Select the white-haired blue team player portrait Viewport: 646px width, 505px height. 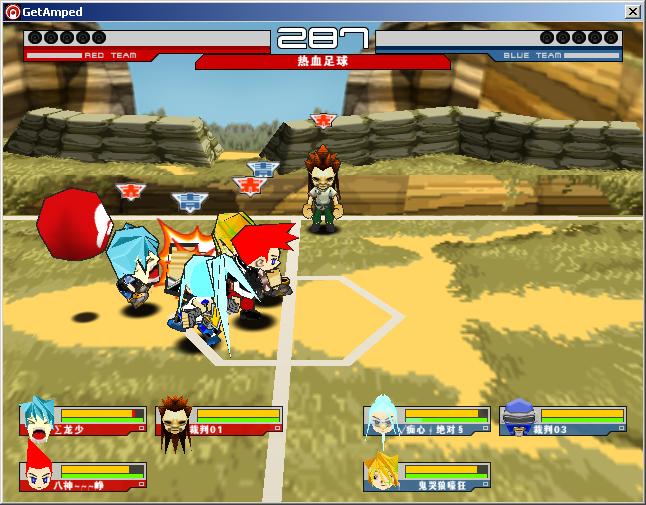pyautogui.click(x=383, y=418)
